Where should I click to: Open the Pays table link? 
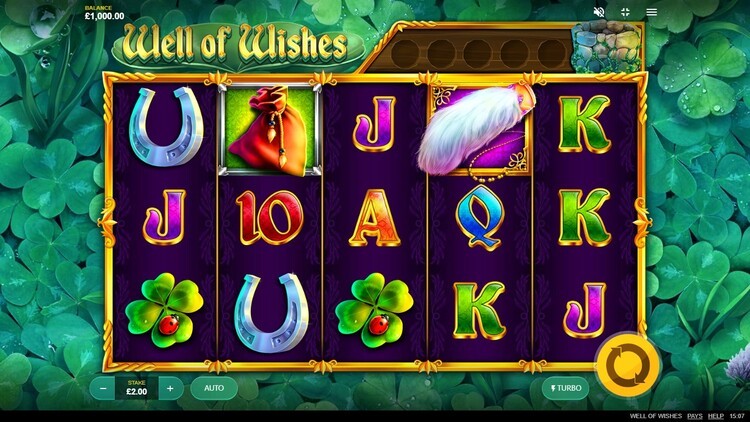[692, 415]
